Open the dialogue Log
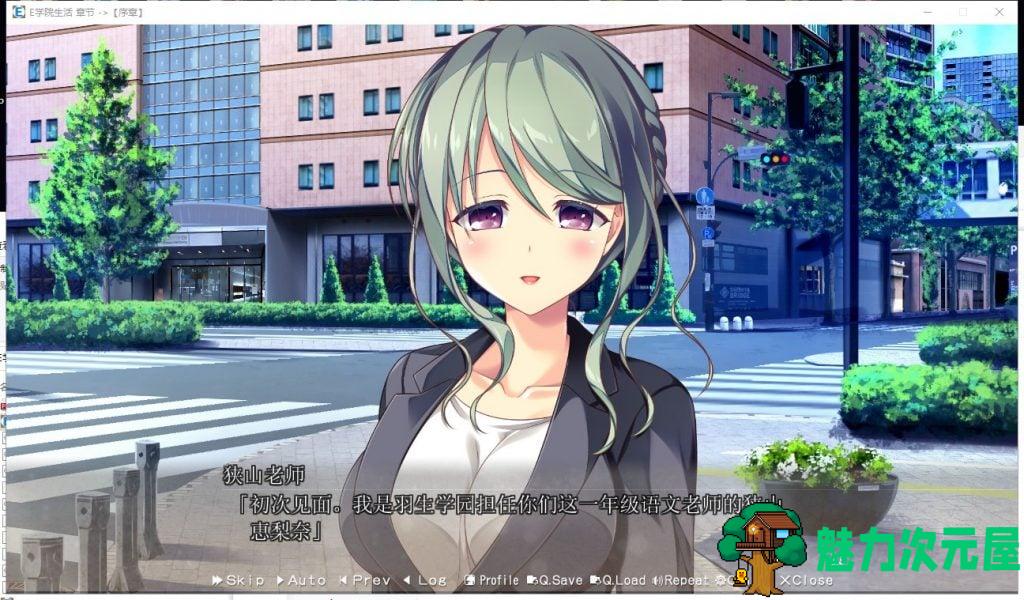 tap(426, 580)
